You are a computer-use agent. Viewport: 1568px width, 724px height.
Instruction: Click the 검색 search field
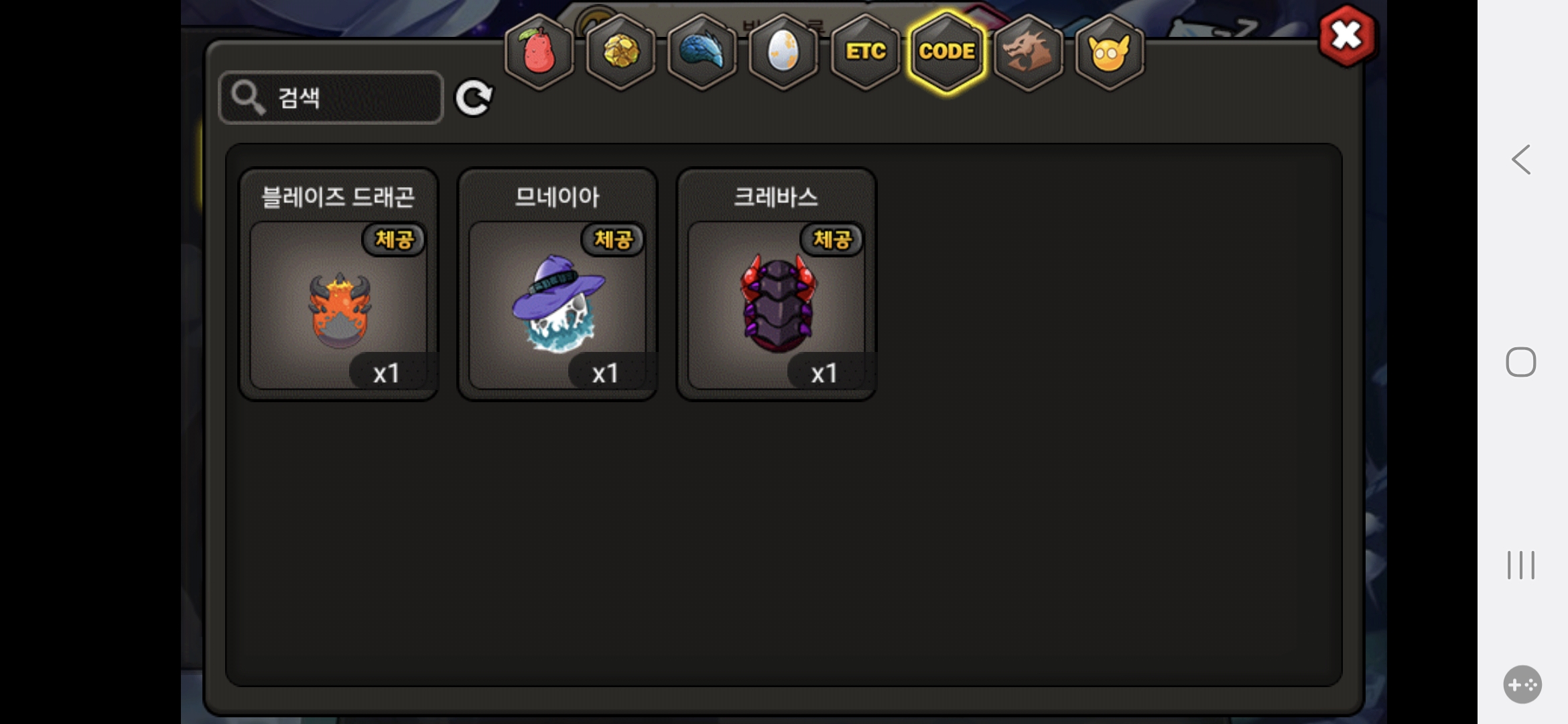coord(331,98)
